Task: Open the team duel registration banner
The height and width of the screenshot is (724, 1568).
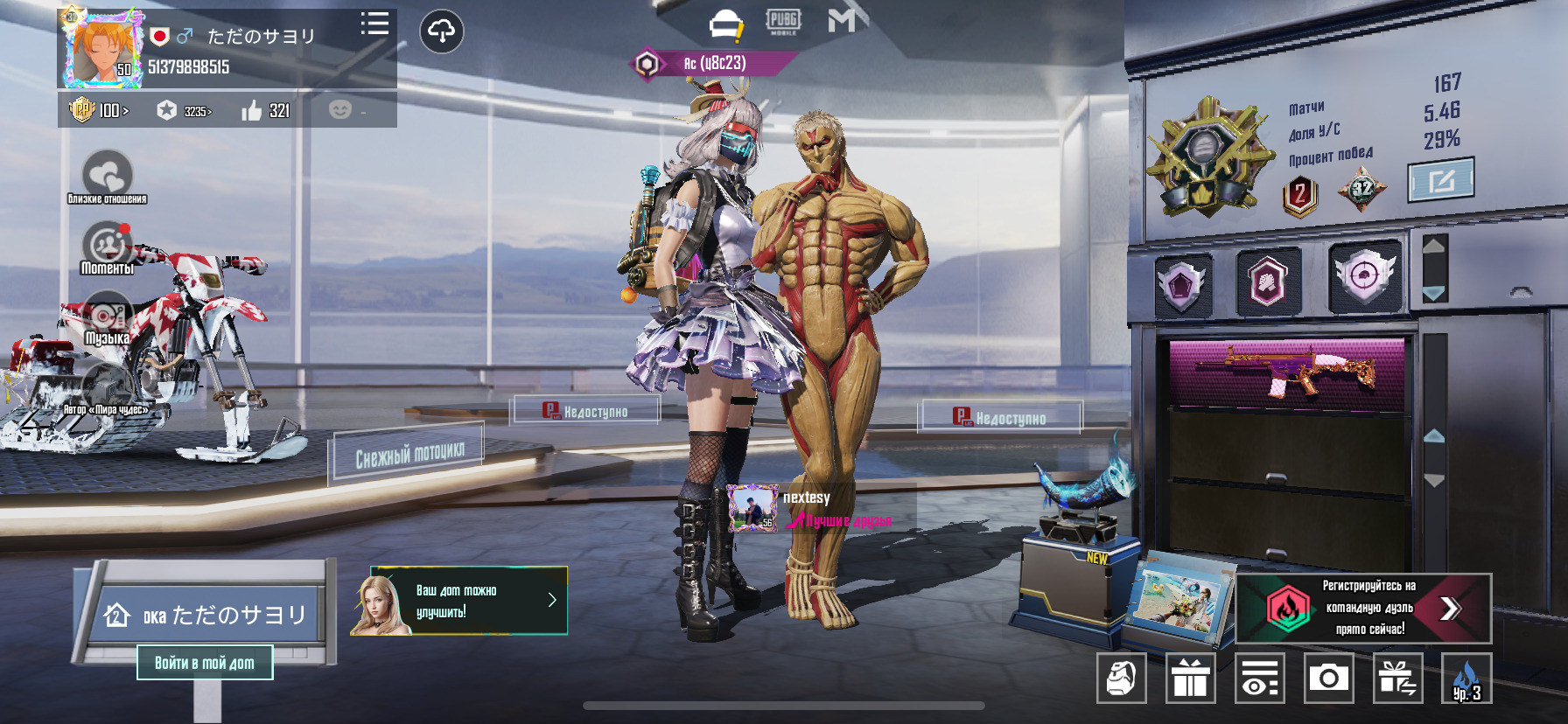Action: point(1363,608)
